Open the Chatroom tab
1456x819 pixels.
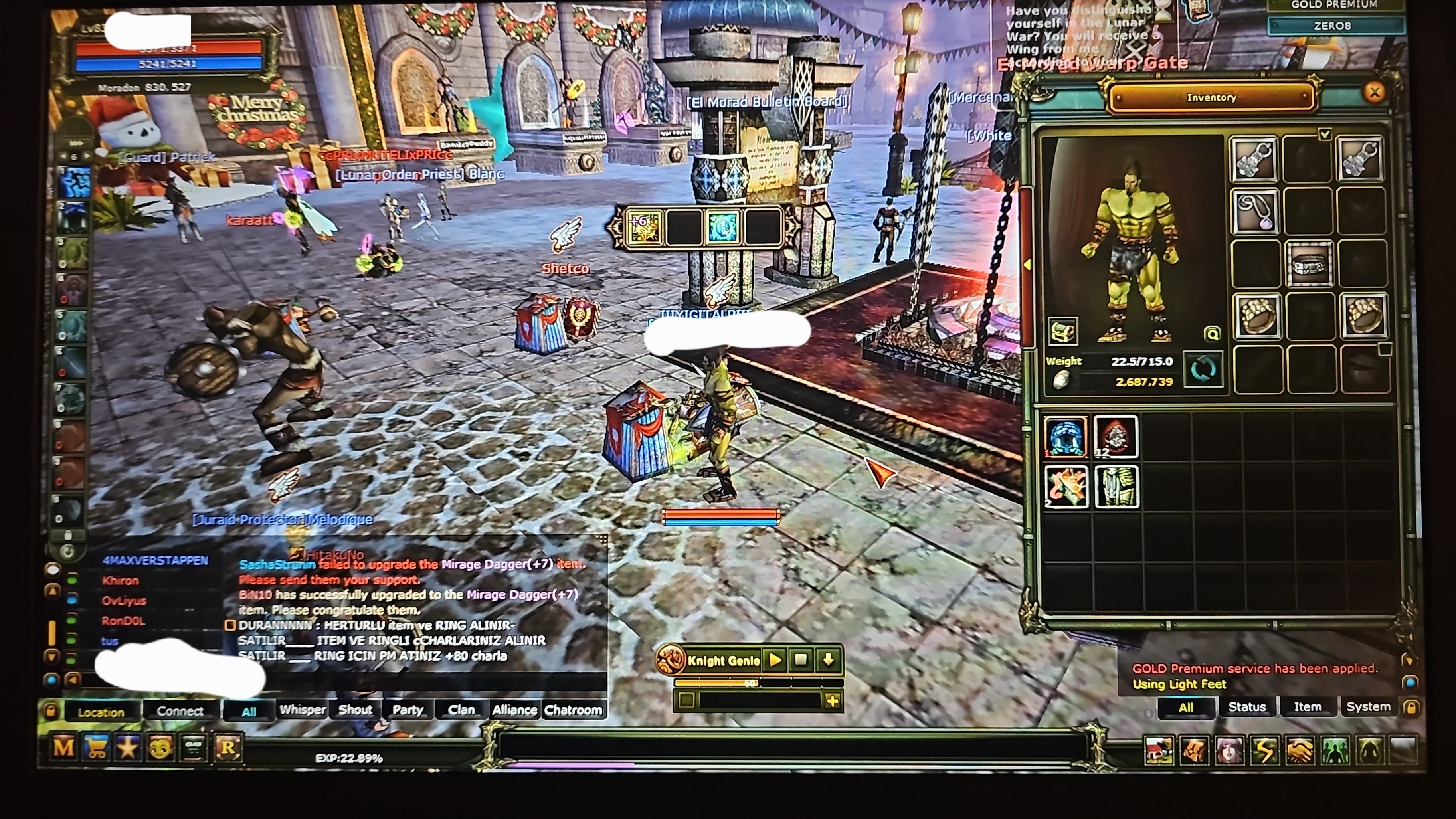coord(573,710)
